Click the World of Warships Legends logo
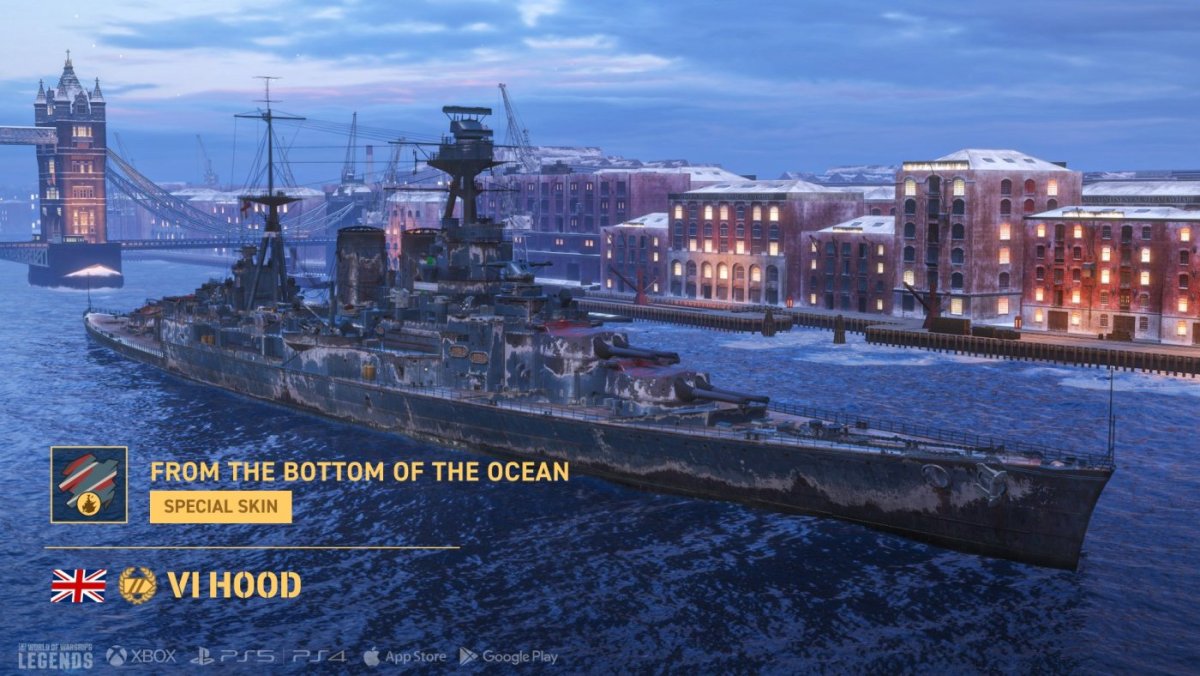The image size is (1200, 676). tap(54, 656)
